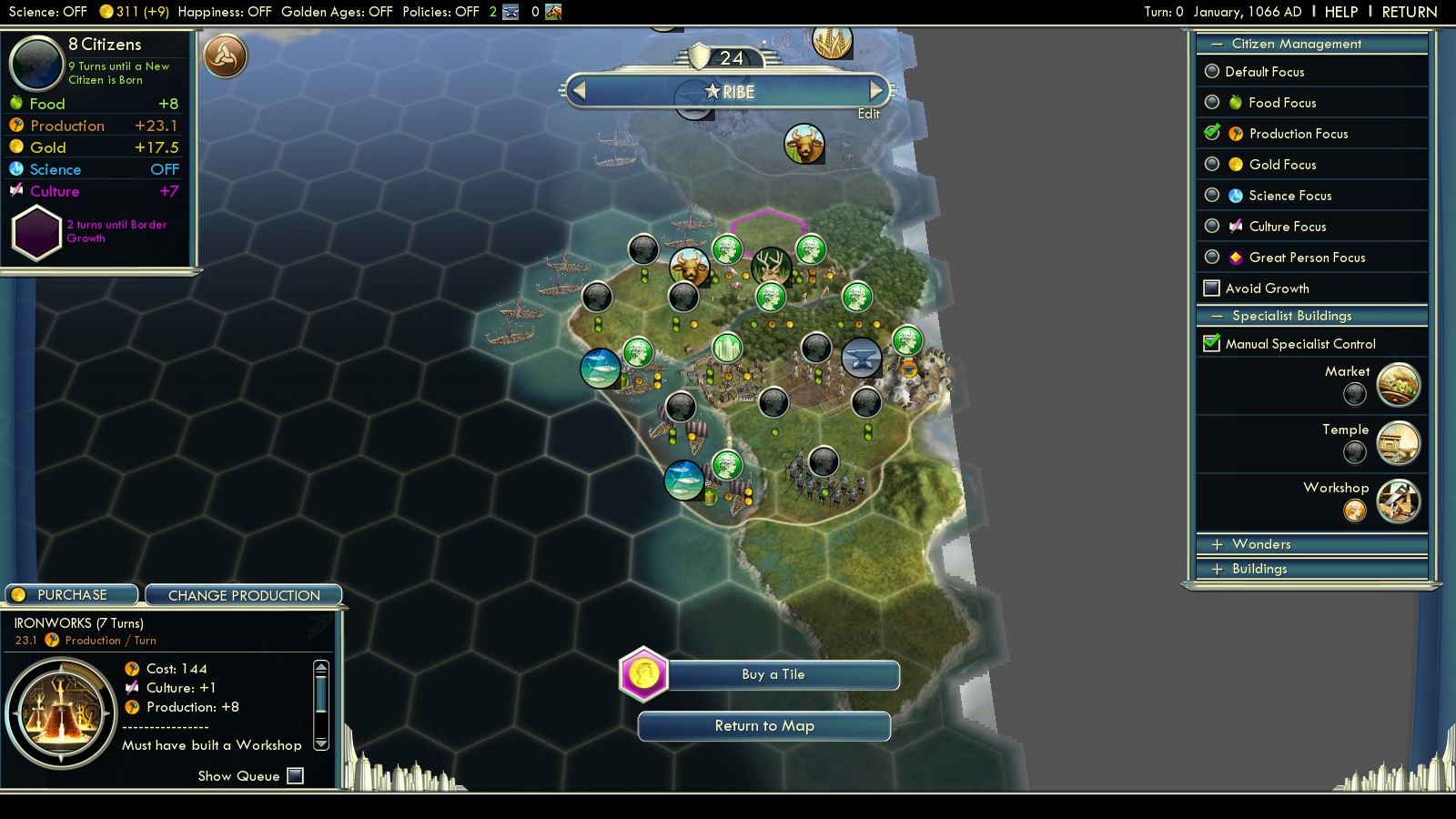The image size is (1456, 819).
Task: Choose Food Focus for citizens
Action: tap(1212, 103)
